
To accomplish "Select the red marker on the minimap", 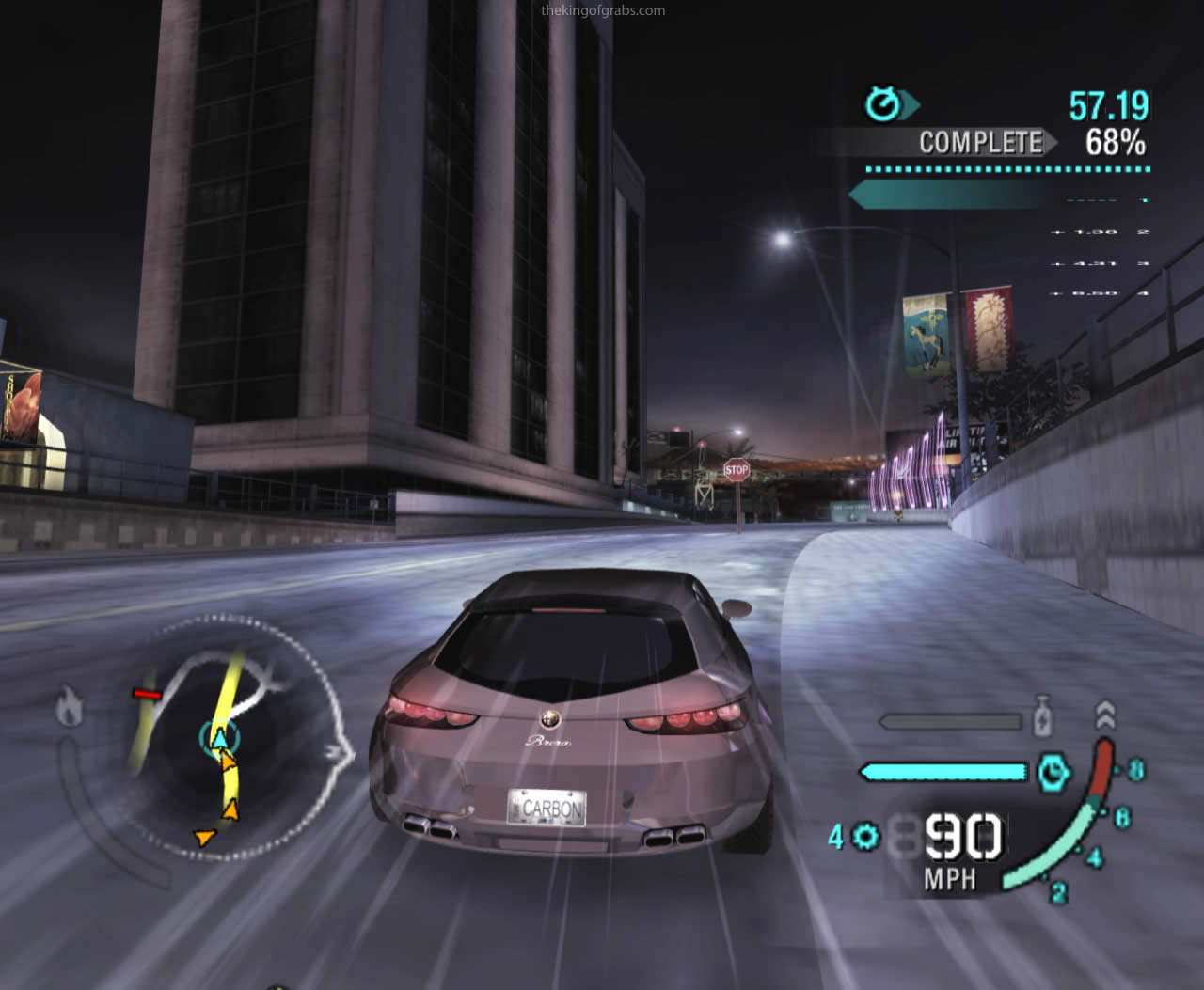I will pyautogui.click(x=147, y=695).
